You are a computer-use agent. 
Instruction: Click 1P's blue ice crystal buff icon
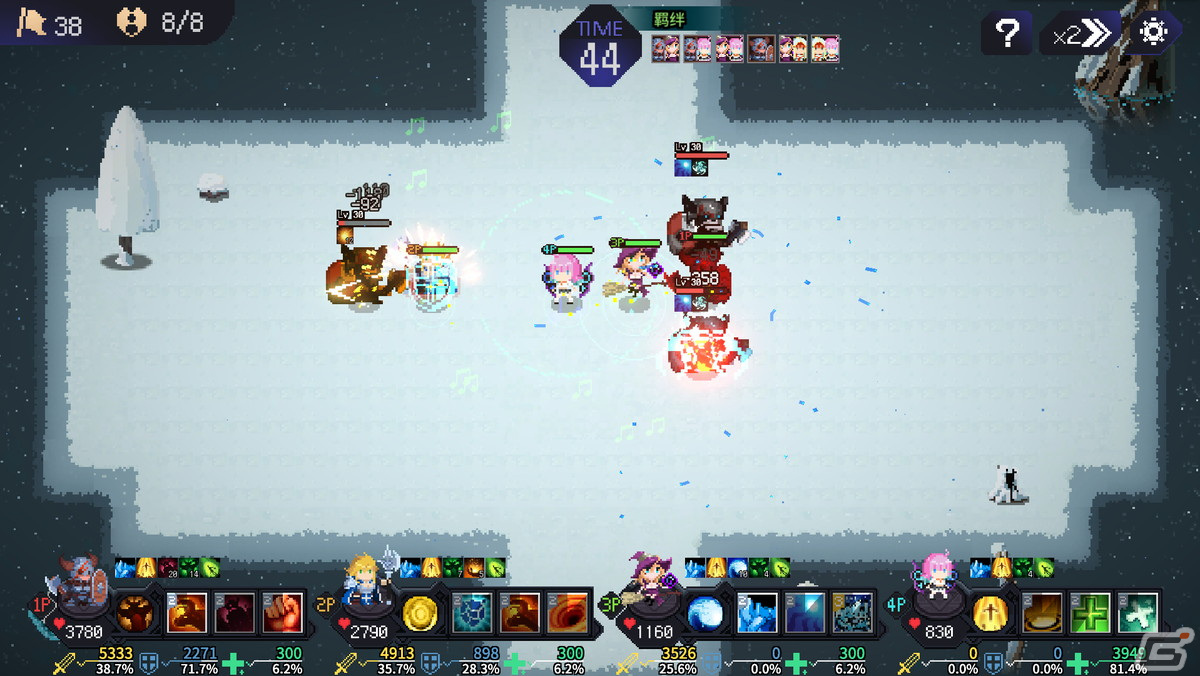pyautogui.click(x=124, y=568)
